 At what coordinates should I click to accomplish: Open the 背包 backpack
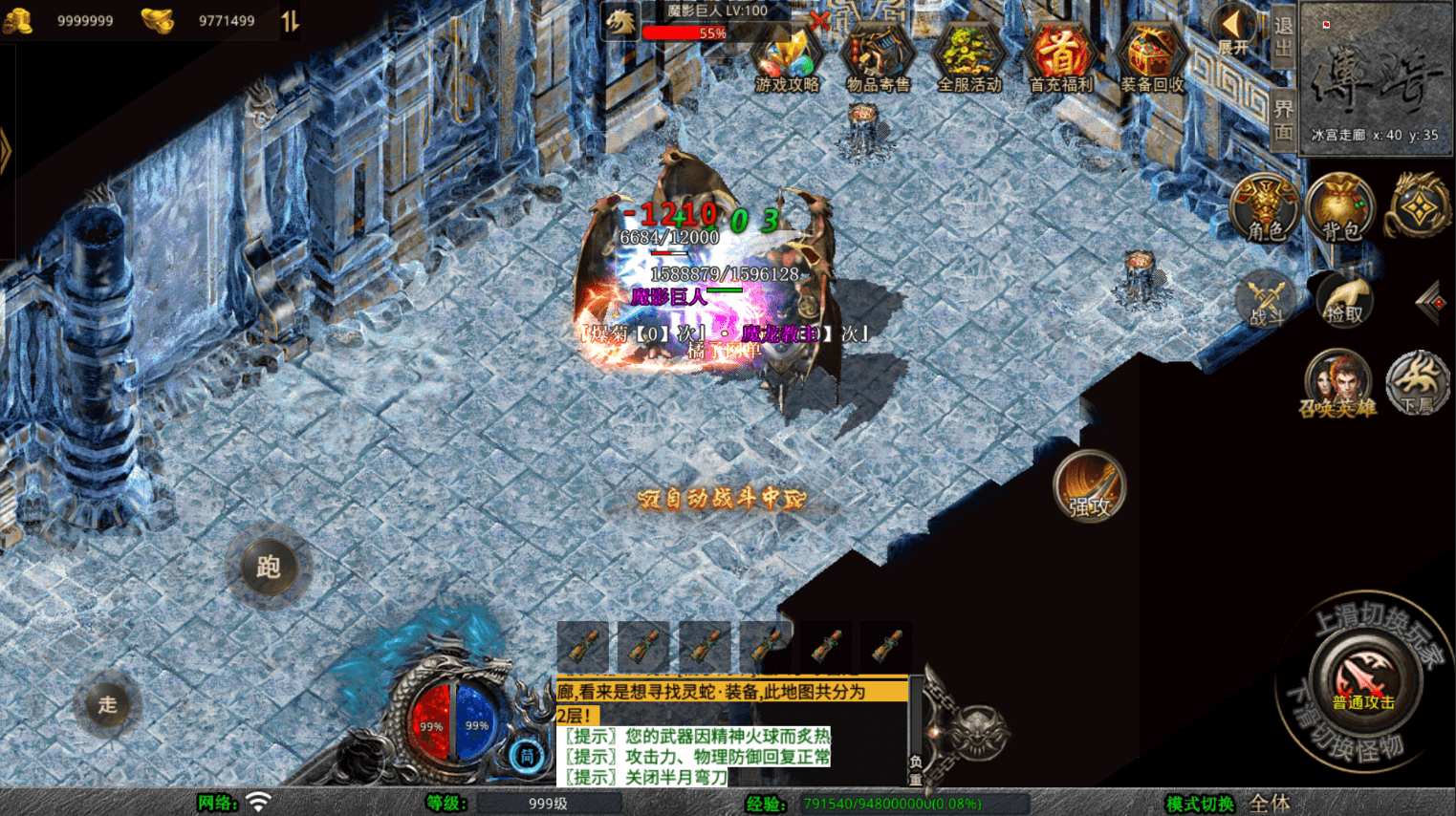(x=1340, y=208)
